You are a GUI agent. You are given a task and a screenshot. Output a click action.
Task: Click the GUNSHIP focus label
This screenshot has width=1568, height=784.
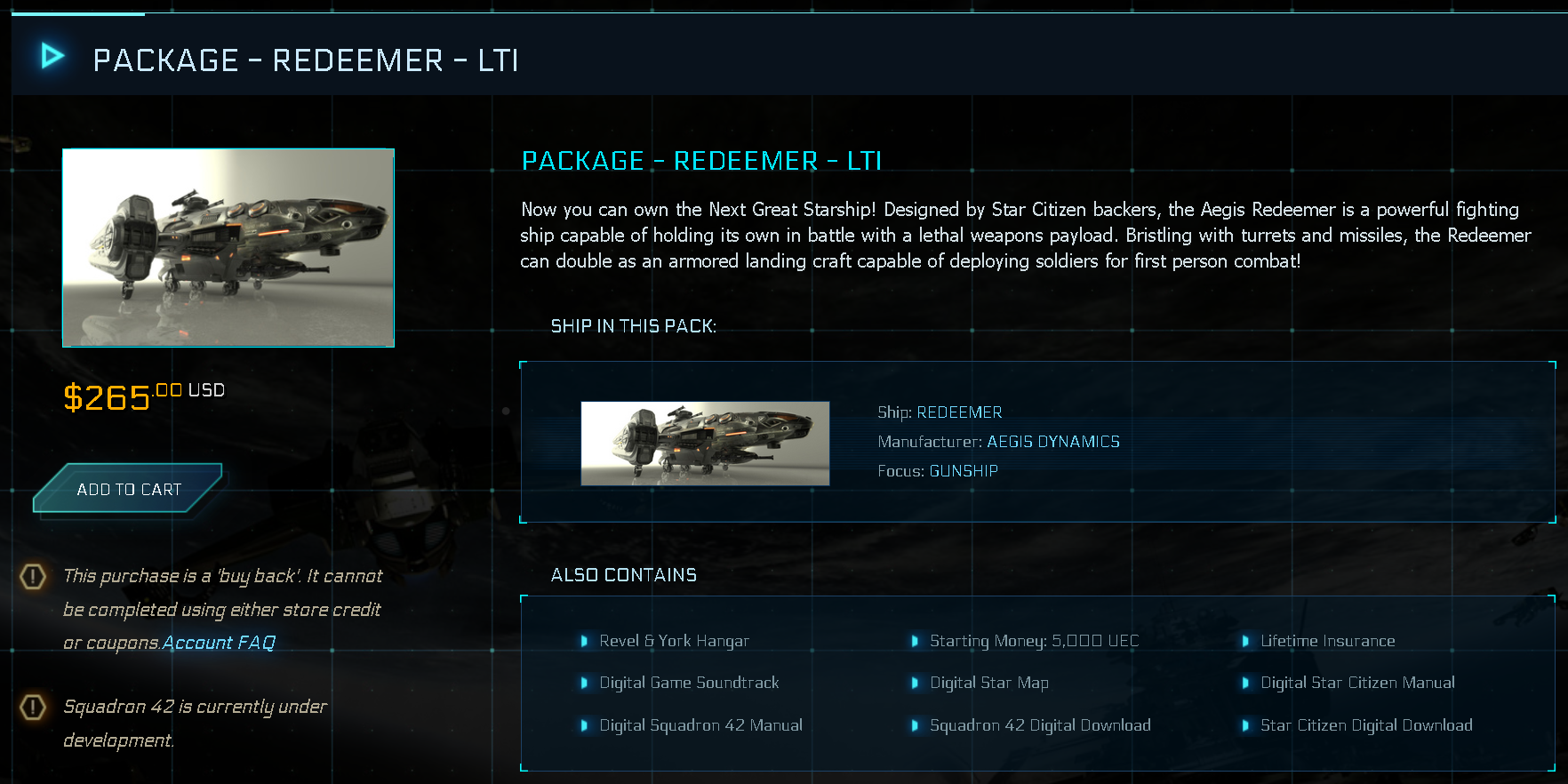[x=964, y=470]
